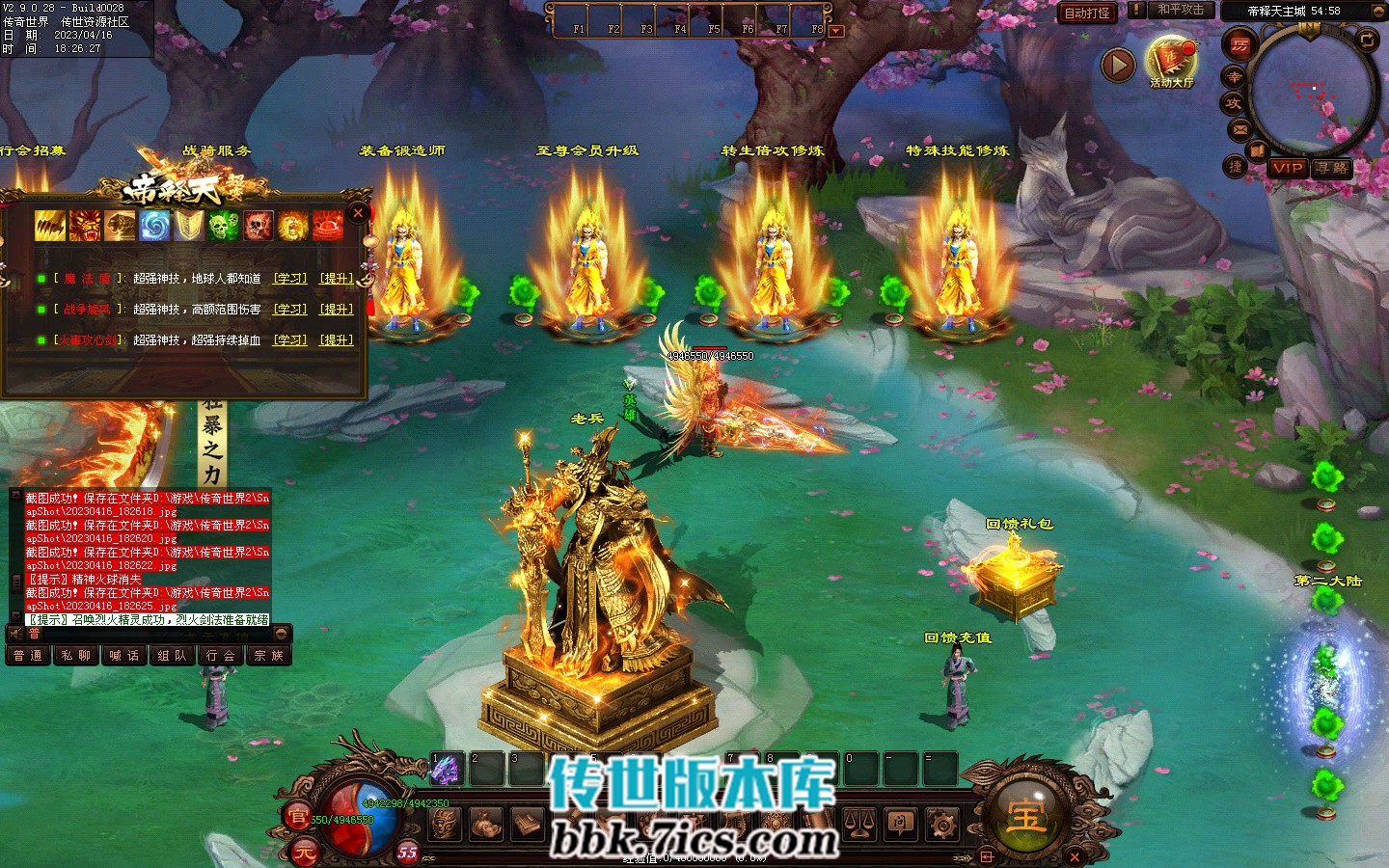
Task: Open the 宝 treasure orb
Action: coord(1025,815)
